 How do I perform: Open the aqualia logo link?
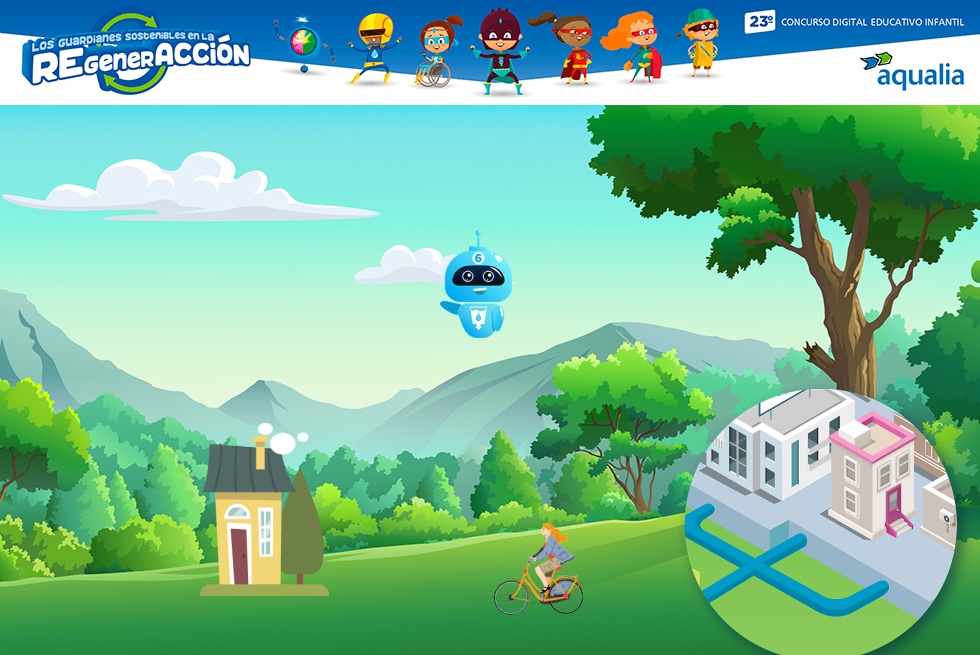[911, 69]
